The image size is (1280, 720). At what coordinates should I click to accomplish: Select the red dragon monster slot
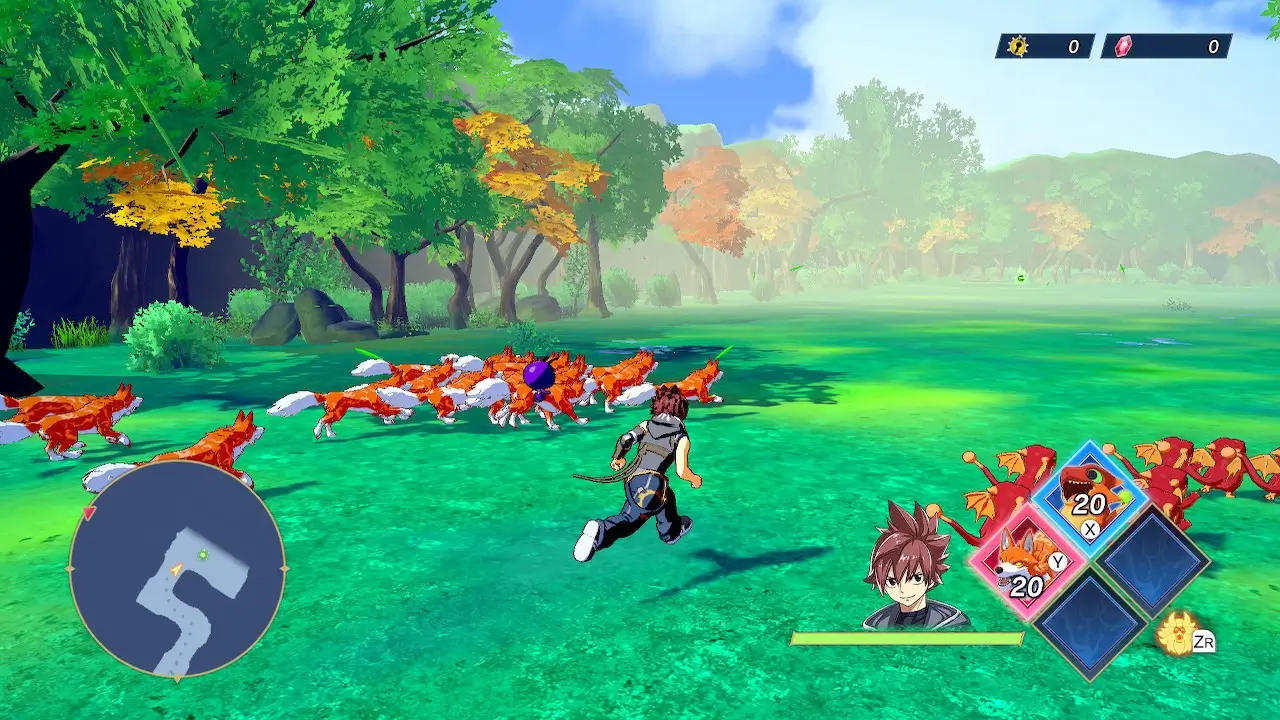pyautogui.click(x=1089, y=497)
